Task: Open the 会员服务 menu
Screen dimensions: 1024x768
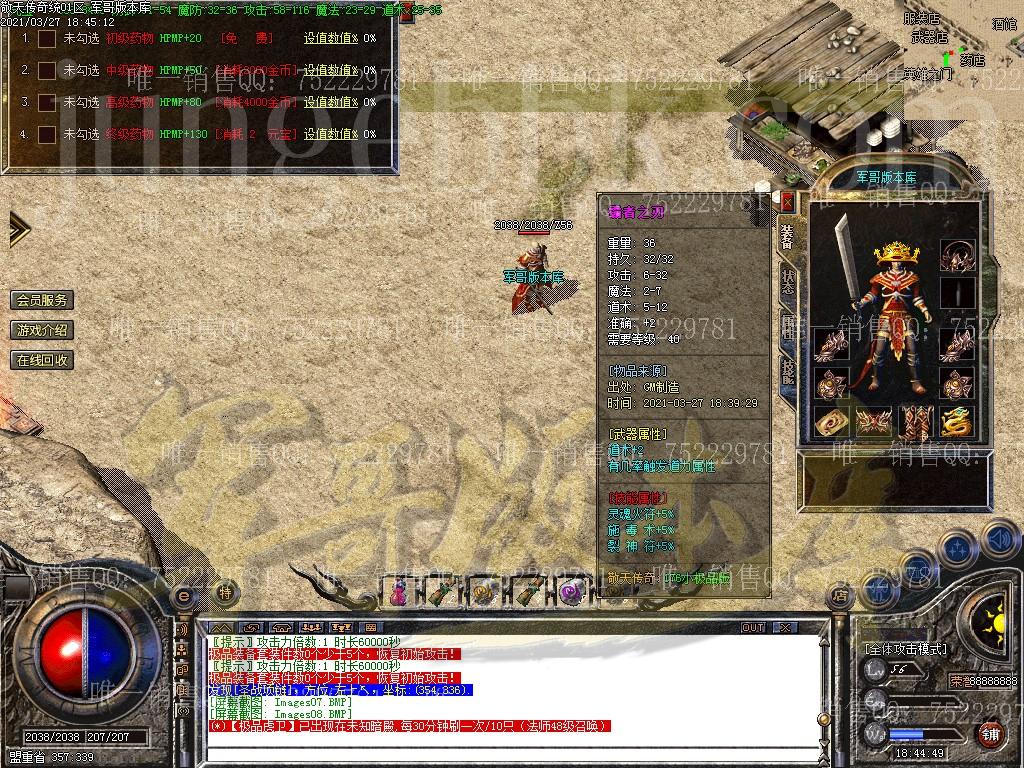Action: tap(42, 300)
